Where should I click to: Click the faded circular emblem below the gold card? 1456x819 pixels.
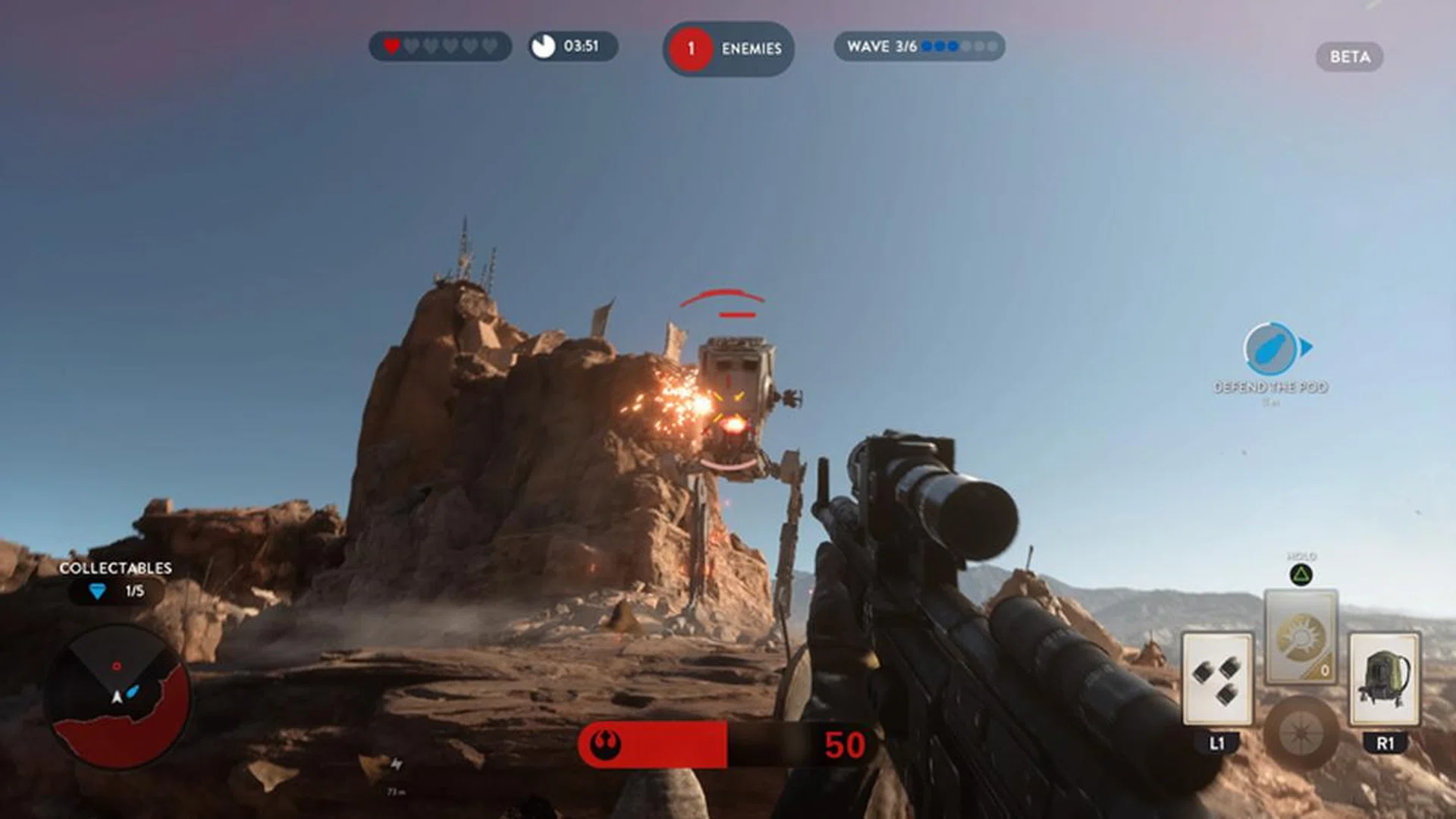(x=1301, y=733)
